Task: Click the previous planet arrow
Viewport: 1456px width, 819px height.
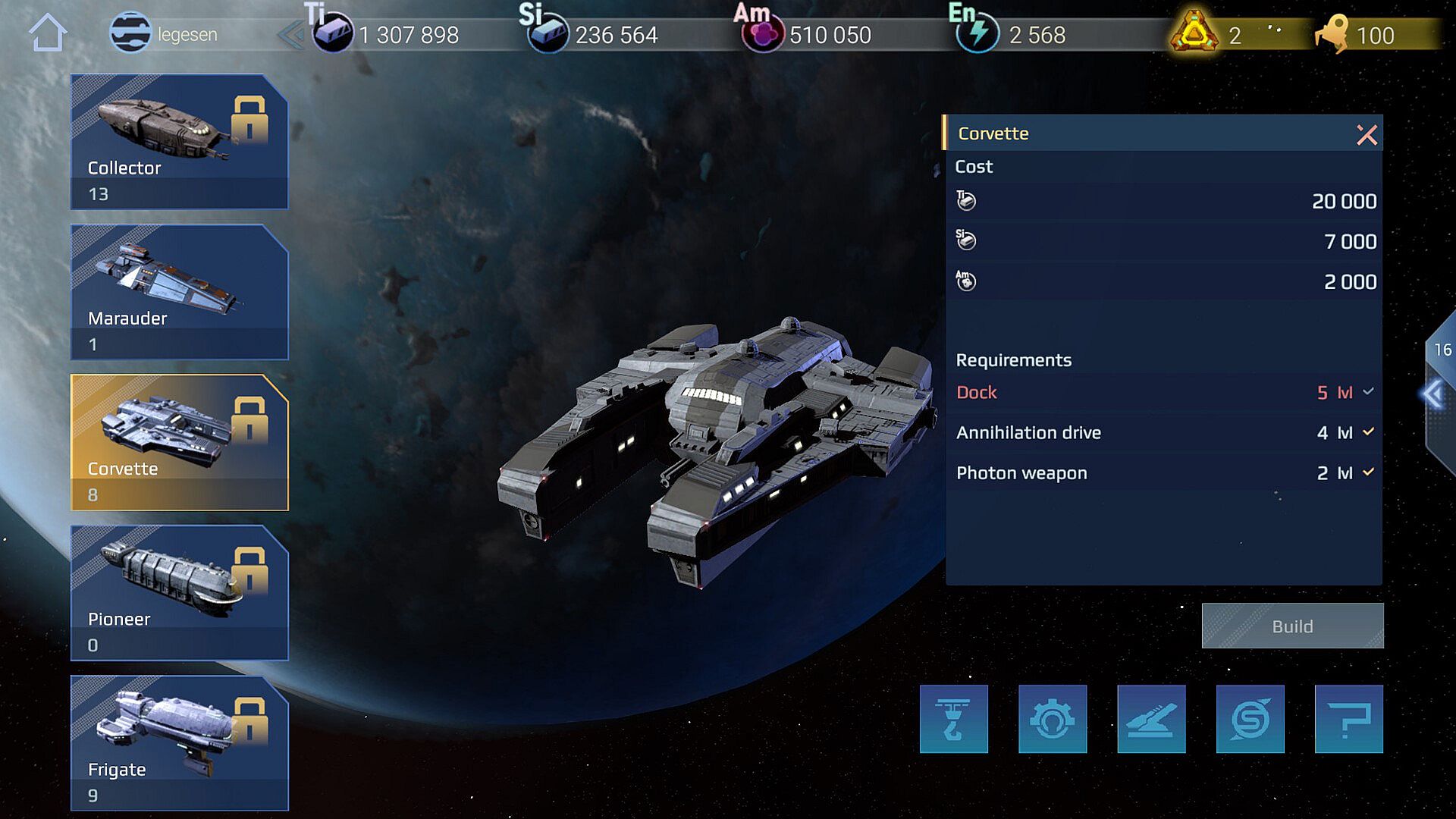Action: [x=290, y=35]
